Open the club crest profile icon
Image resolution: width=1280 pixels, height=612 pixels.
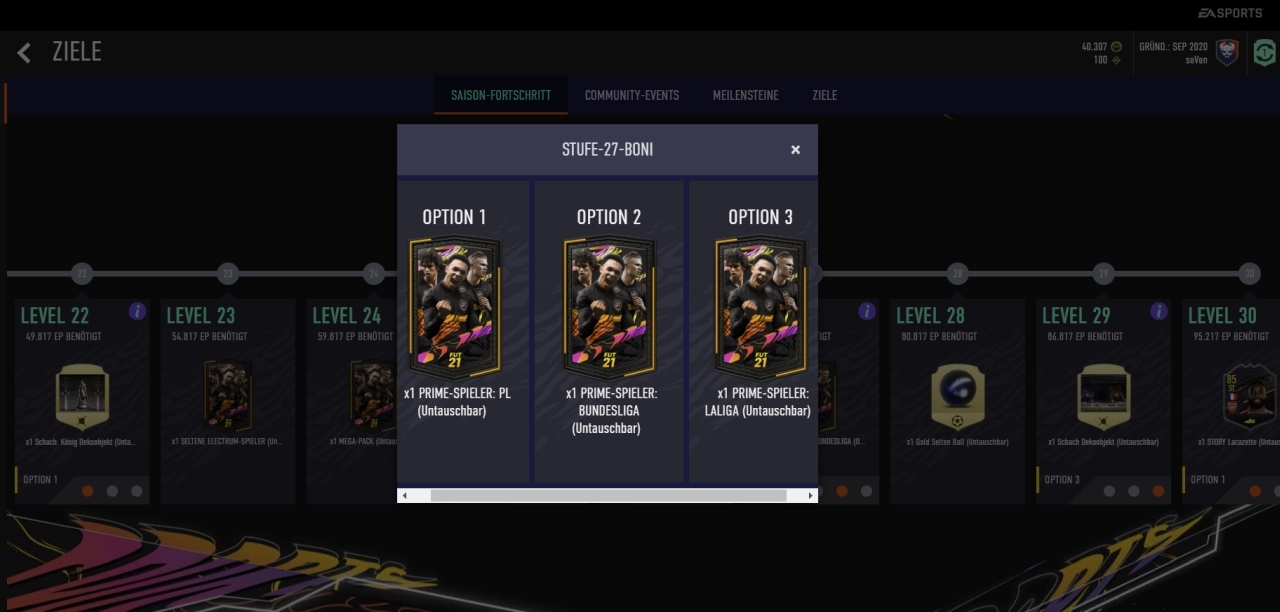[1227, 52]
